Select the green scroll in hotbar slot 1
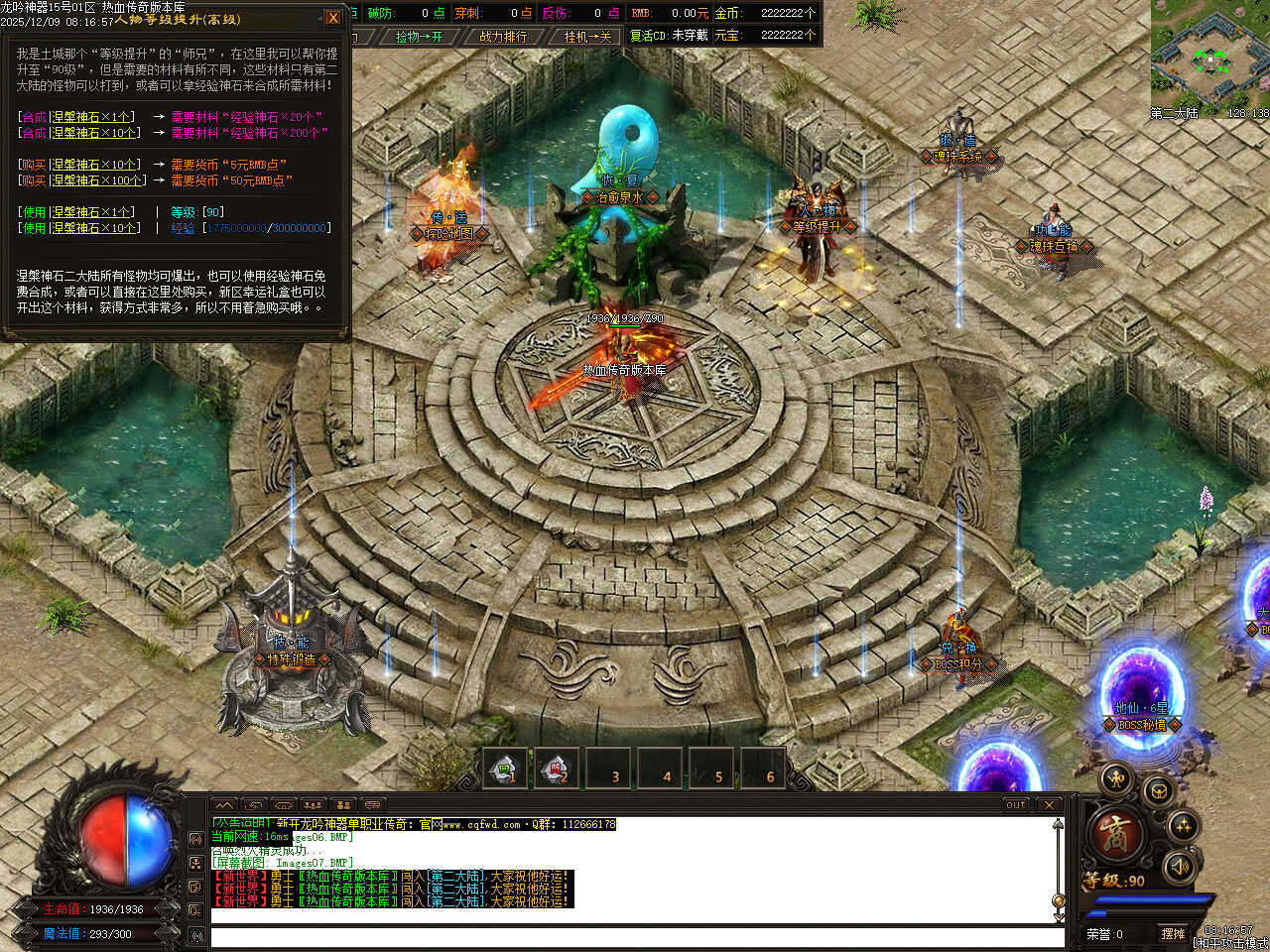The width and height of the screenshot is (1270, 952). (x=505, y=769)
